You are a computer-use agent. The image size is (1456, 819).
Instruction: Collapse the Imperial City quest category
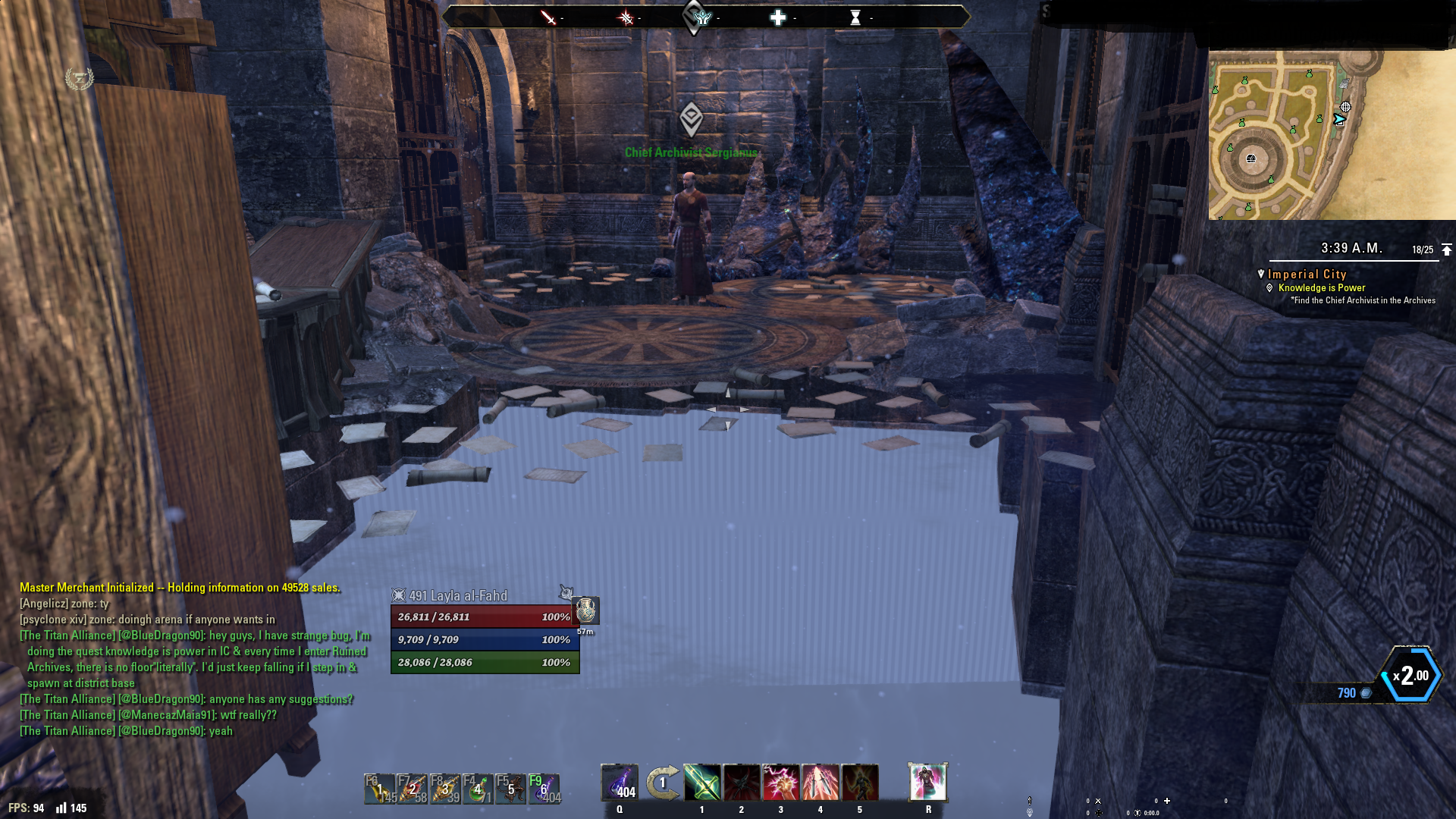(1307, 275)
